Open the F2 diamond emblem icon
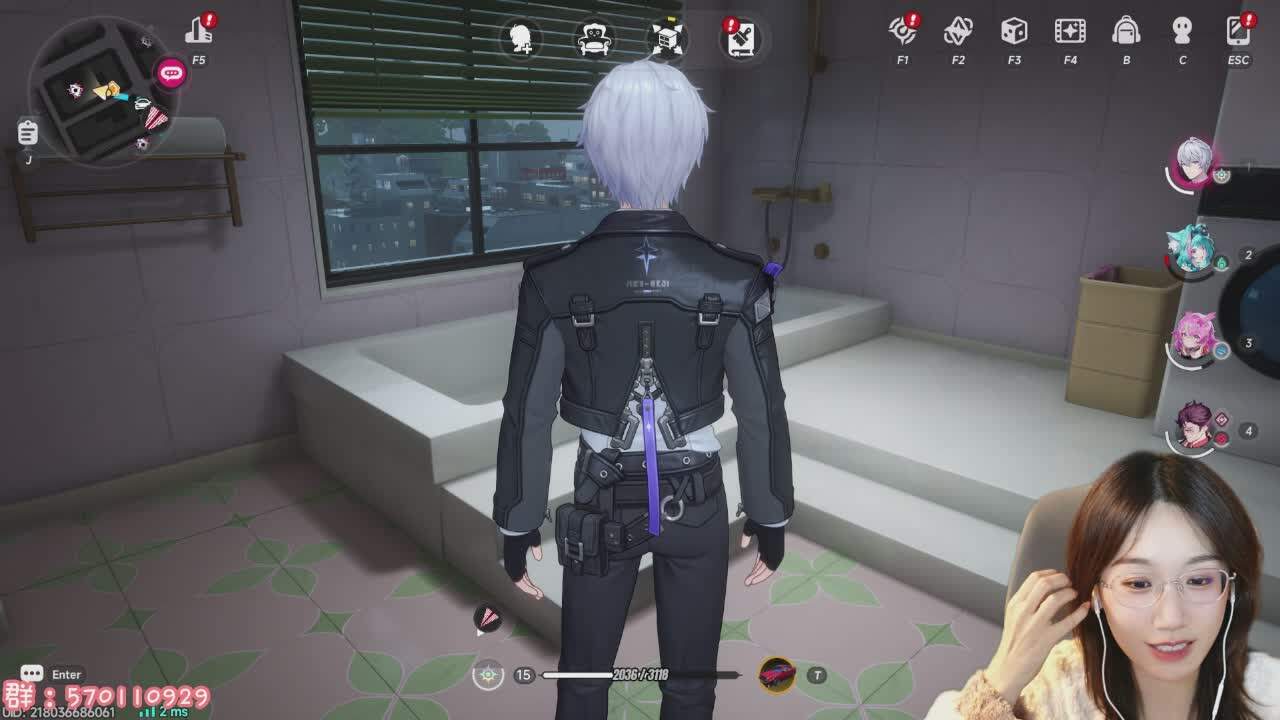Image resolution: width=1280 pixels, height=720 pixels. click(x=958, y=31)
